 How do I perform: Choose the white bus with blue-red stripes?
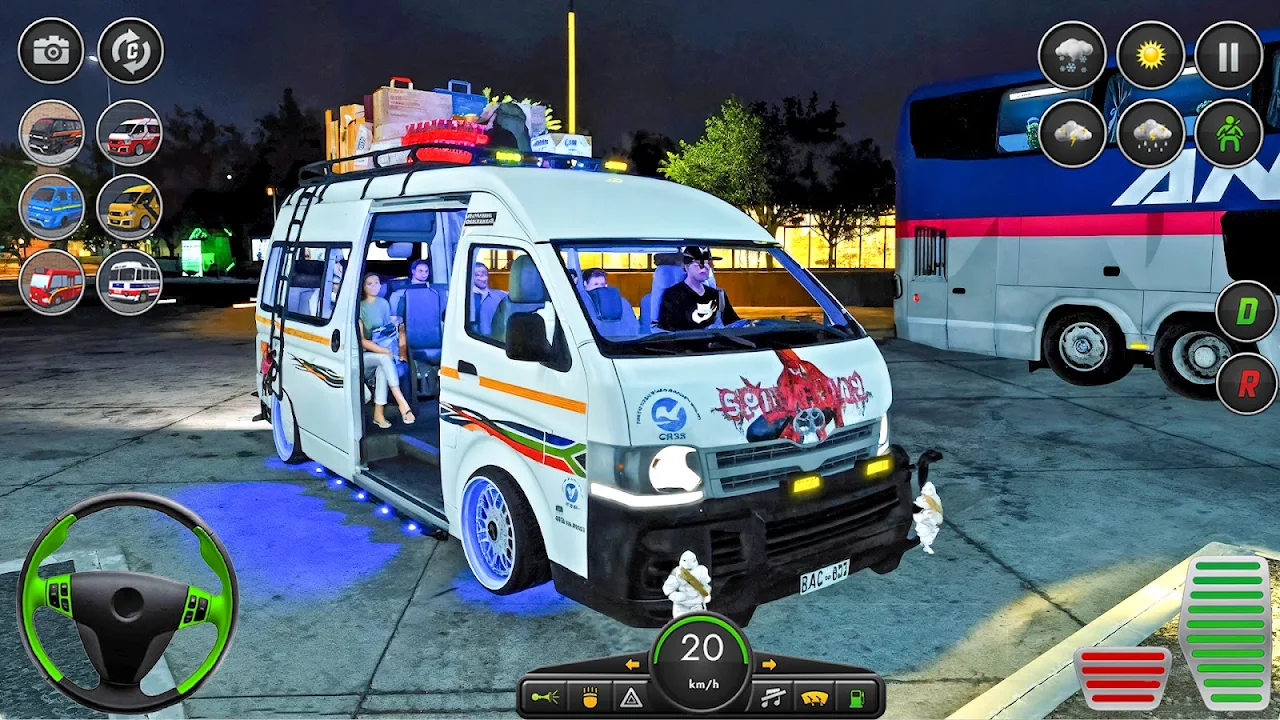pyautogui.click(x=130, y=282)
